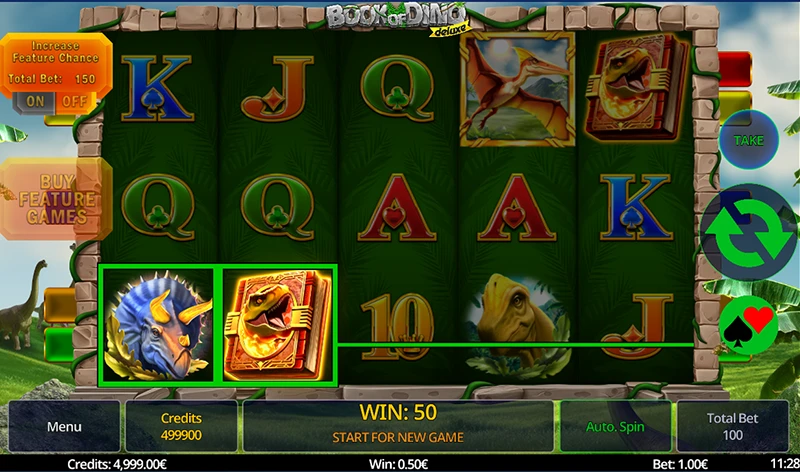Open the Menu button

click(64, 427)
